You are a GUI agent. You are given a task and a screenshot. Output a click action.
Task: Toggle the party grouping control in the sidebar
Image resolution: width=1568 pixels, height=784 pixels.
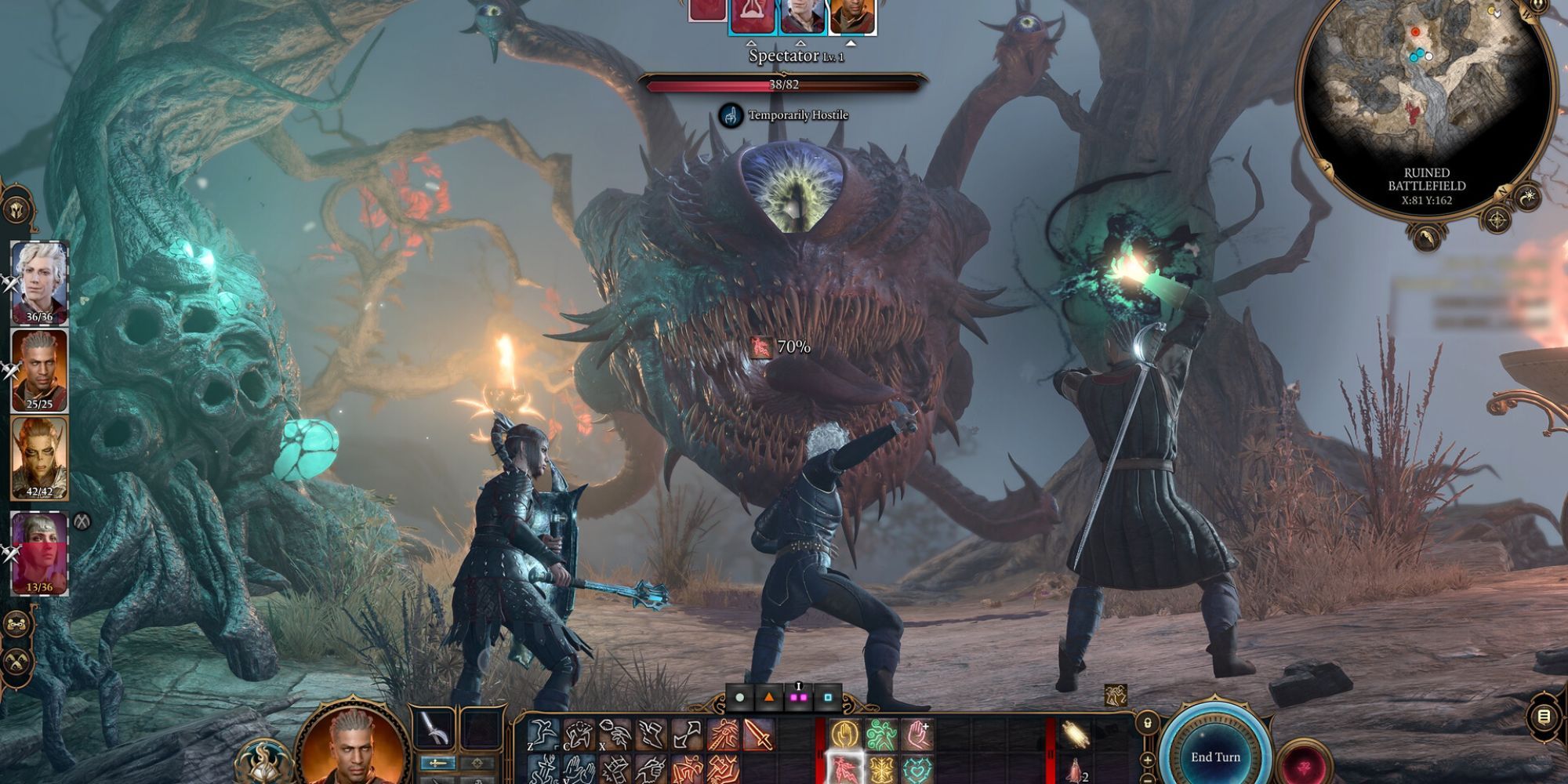tap(17, 624)
